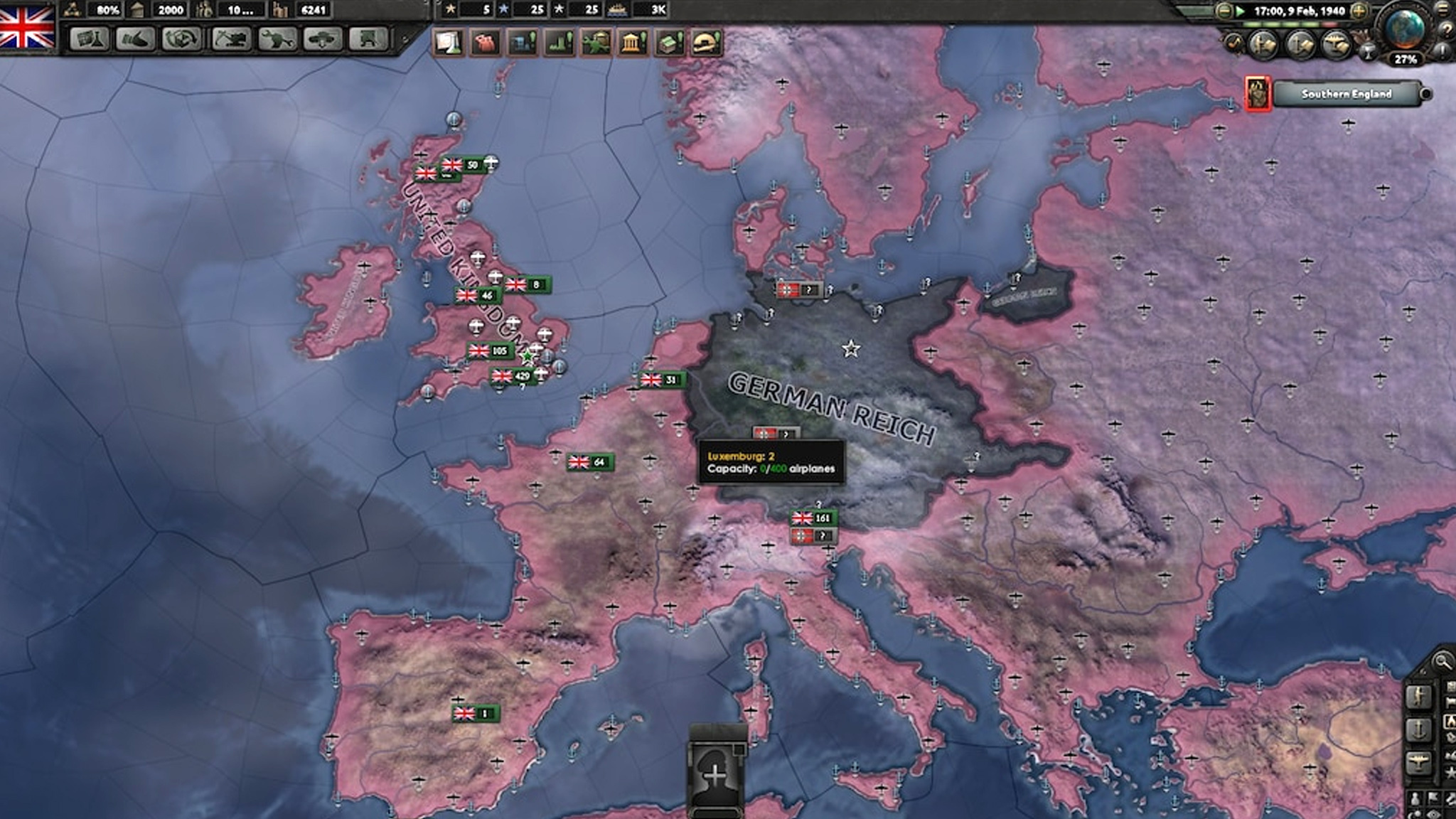
Task: Switch to the naval map mode anchor button
Action: tap(1419, 729)
